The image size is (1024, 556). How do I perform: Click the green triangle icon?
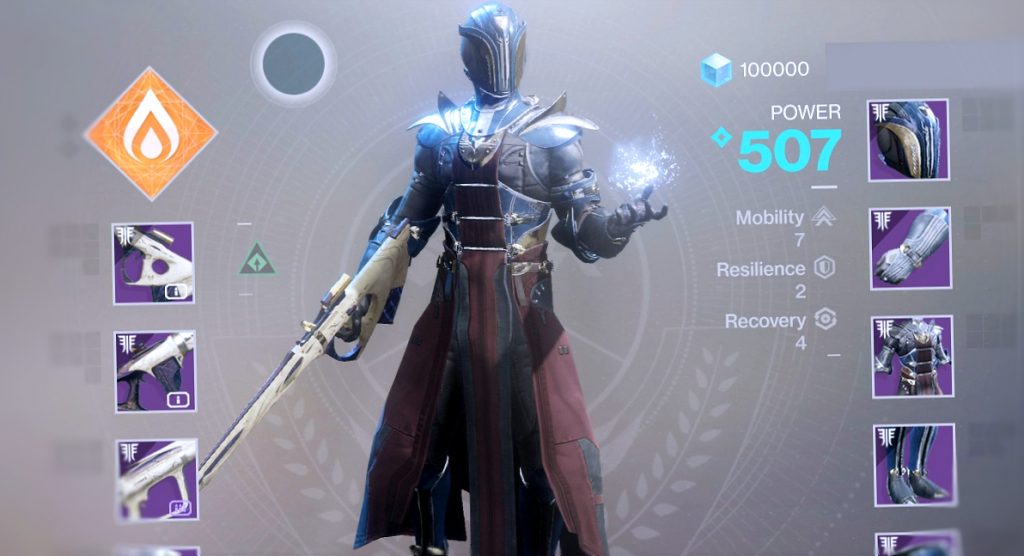tap(257, 263)
